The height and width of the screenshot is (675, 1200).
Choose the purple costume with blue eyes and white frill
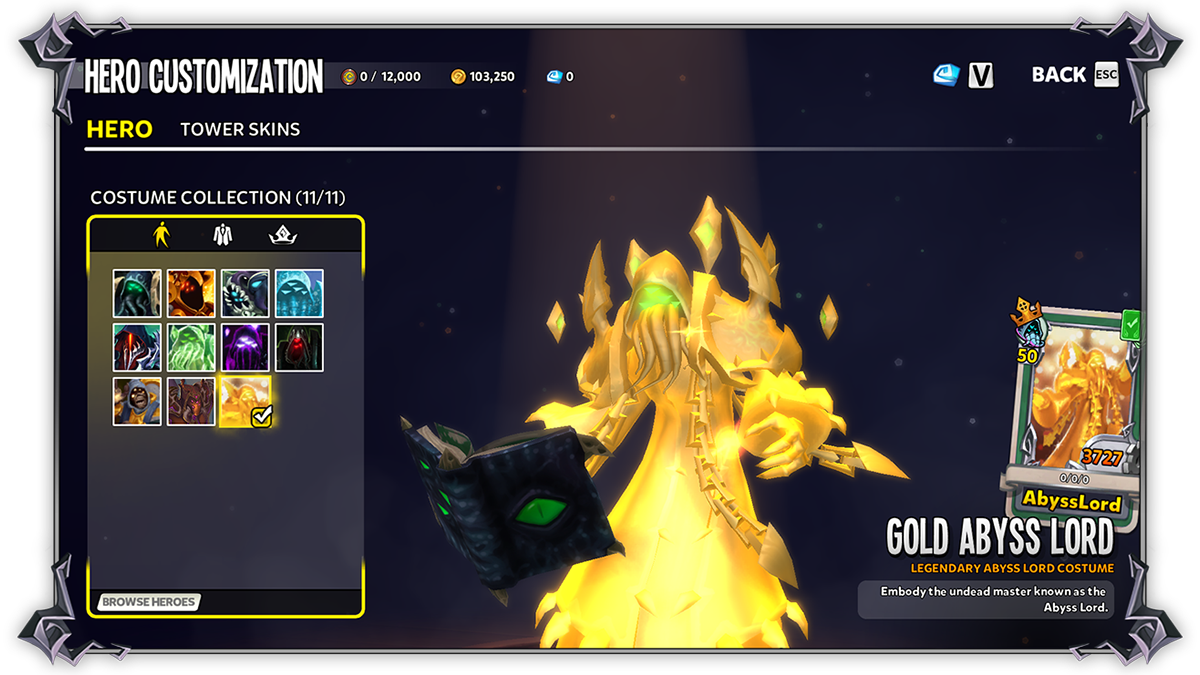tap(245, 293)
